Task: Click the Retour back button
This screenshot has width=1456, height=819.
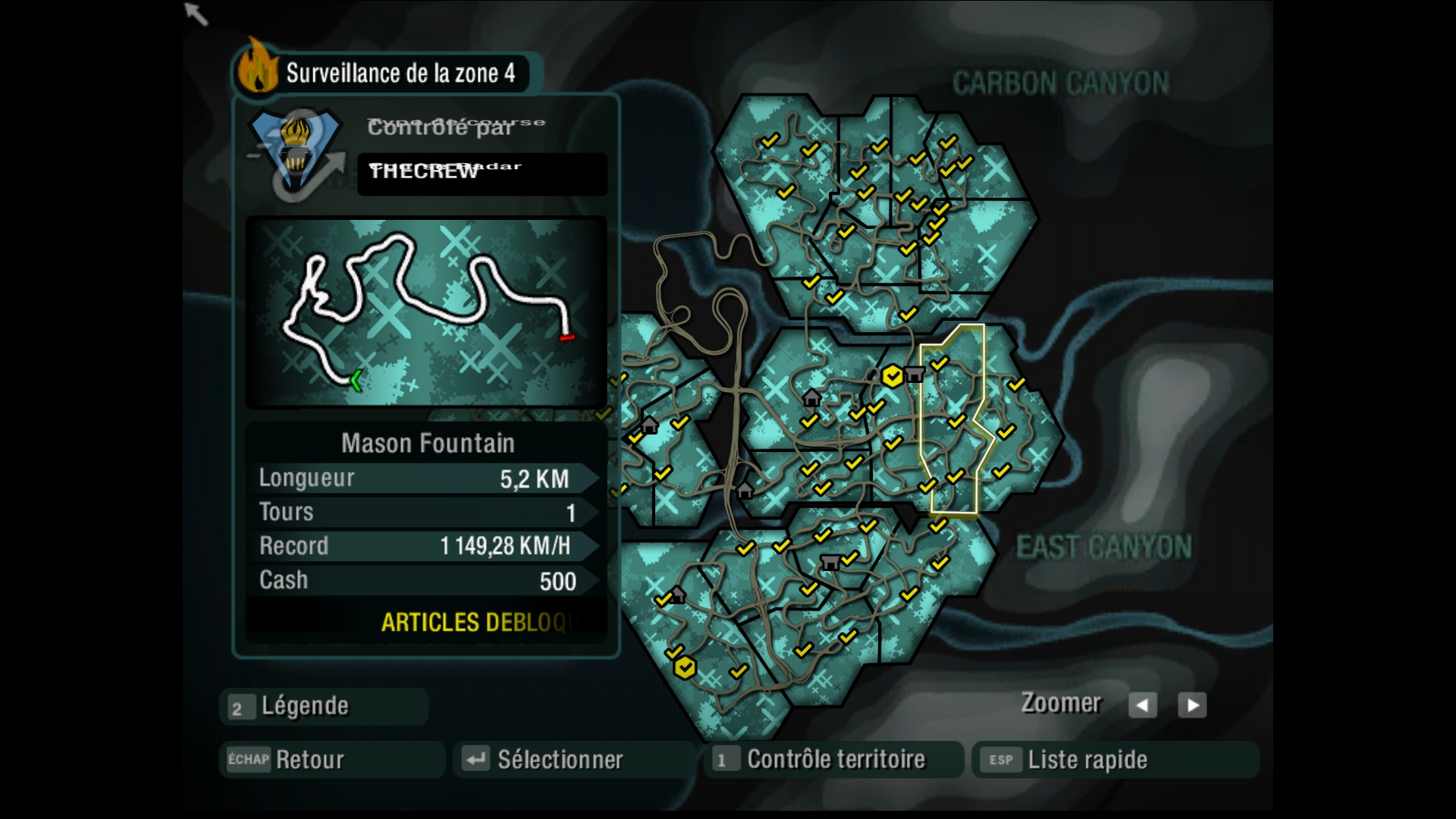Action: 331,760
